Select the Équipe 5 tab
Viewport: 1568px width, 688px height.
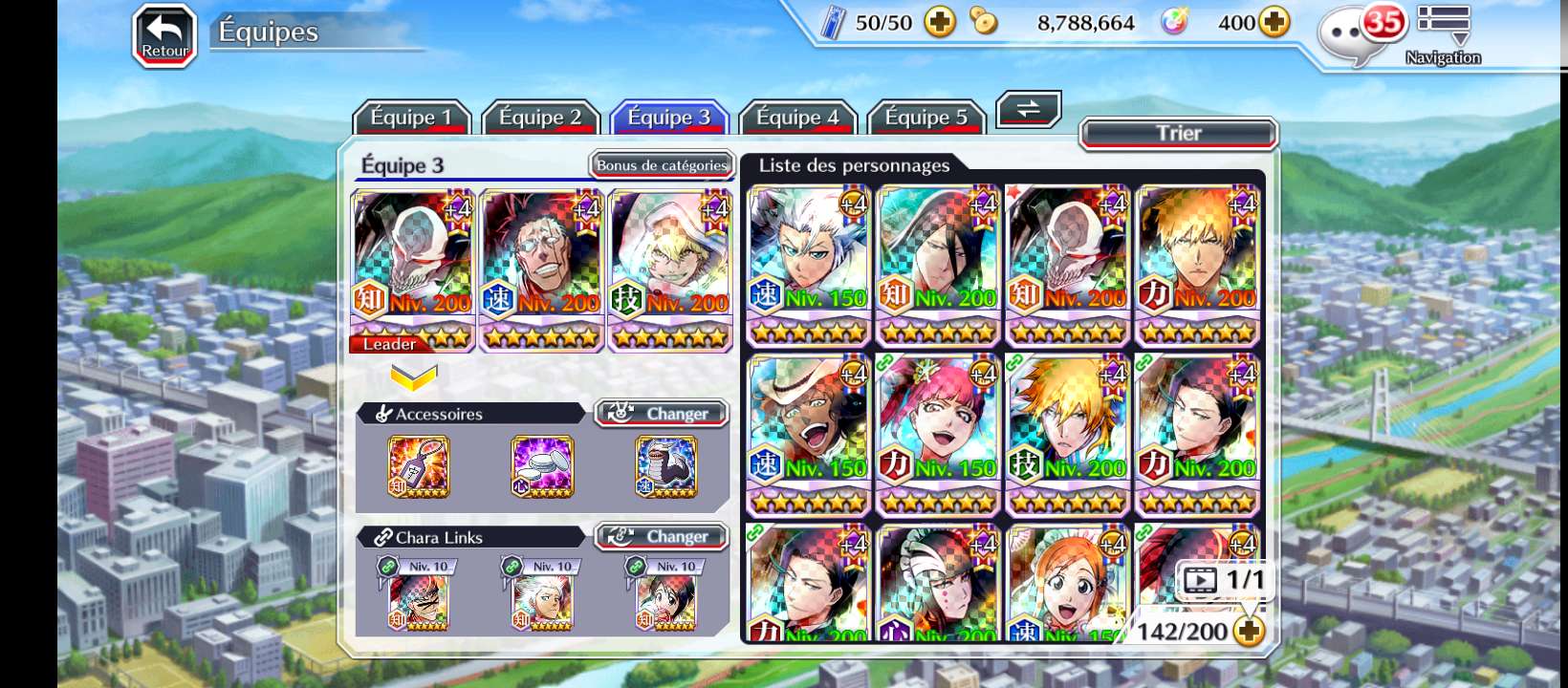[x=926, y=118]
